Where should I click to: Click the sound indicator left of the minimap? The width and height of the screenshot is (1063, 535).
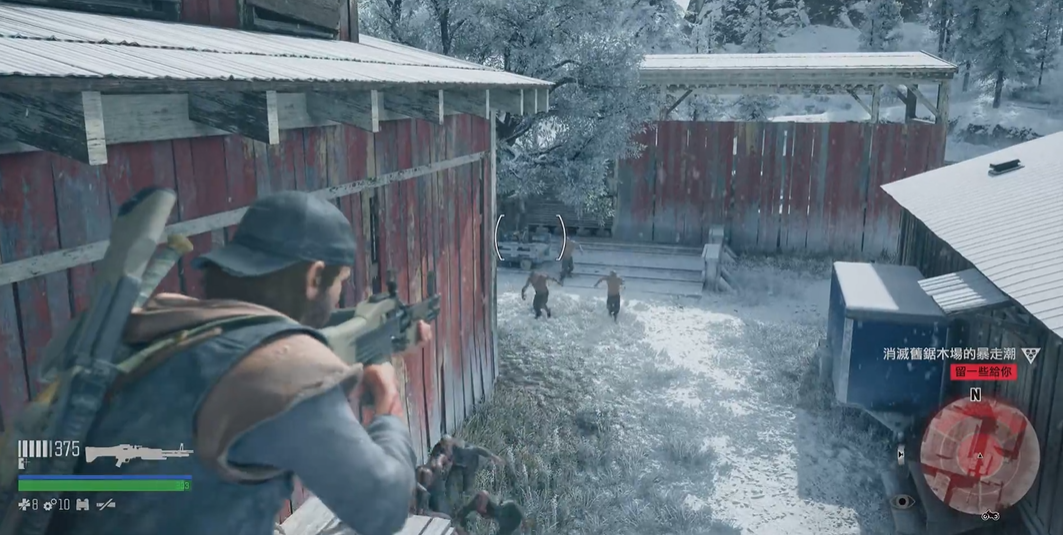tap(901, 455)
